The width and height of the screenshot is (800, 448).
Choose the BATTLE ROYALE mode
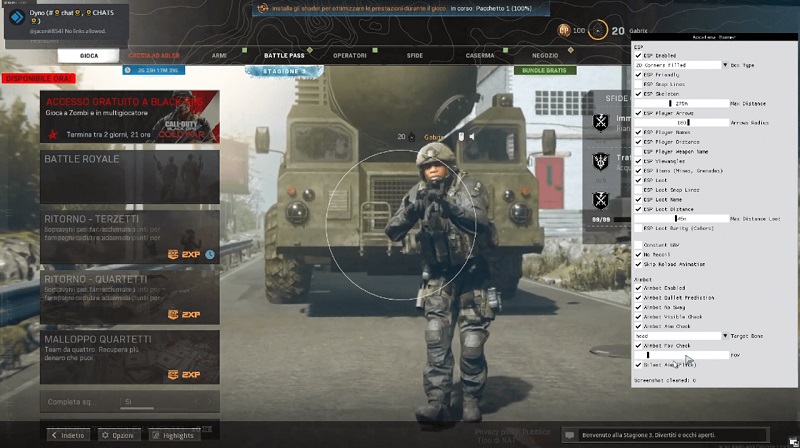point(130,173)
